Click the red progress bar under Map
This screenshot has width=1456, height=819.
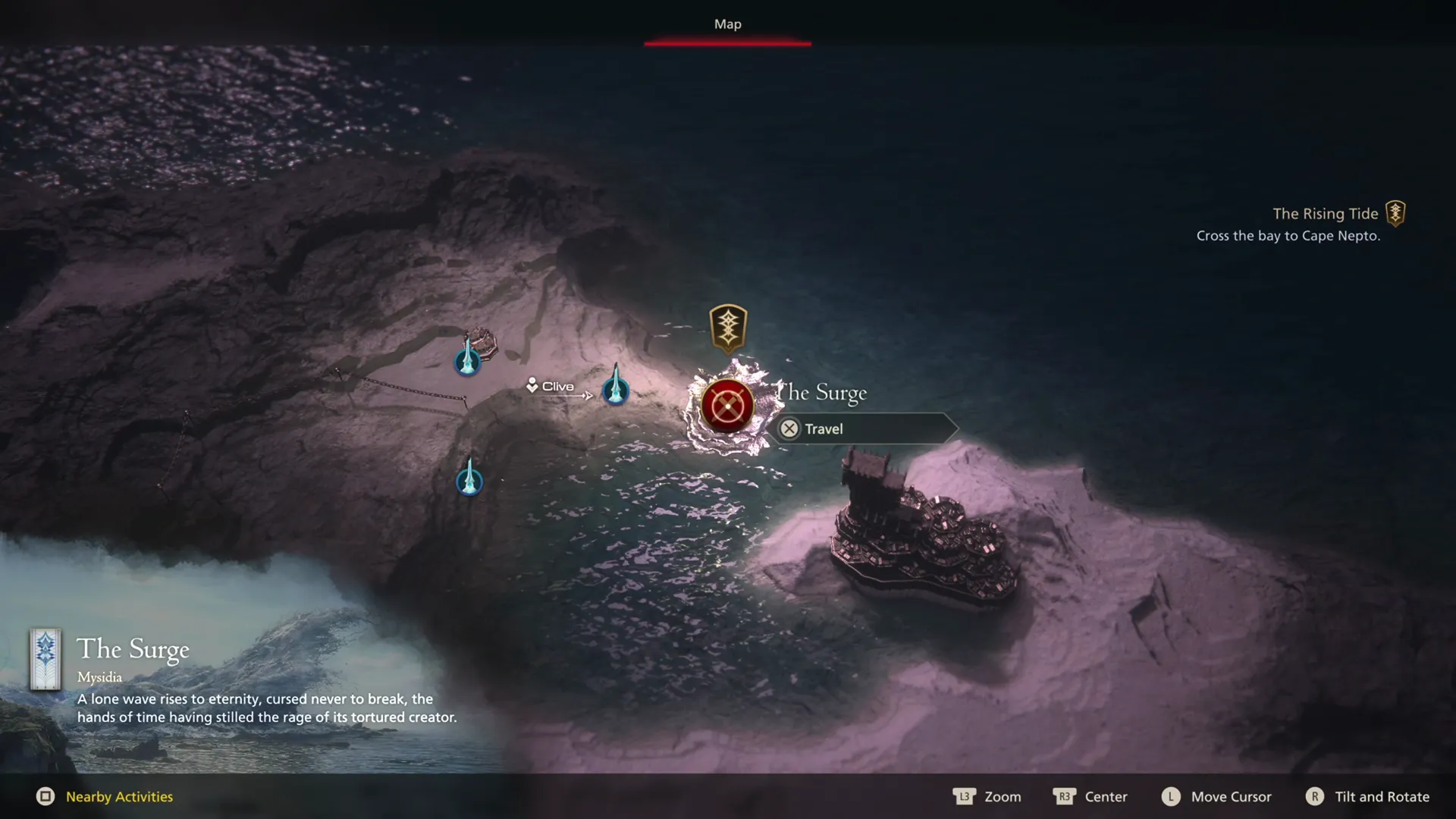tap(727, 45)
